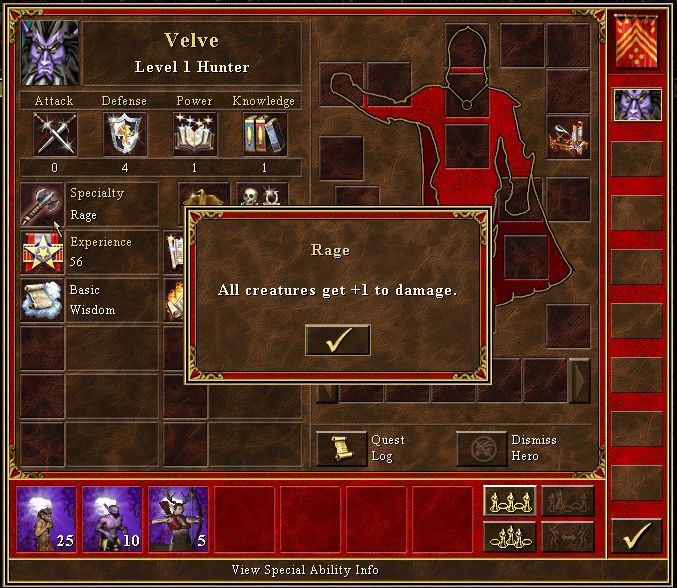This screenshot has height=588, width=677.
Task: Exit hero screen with the bottom-right checkmark
Action: (x=637, y=537)
